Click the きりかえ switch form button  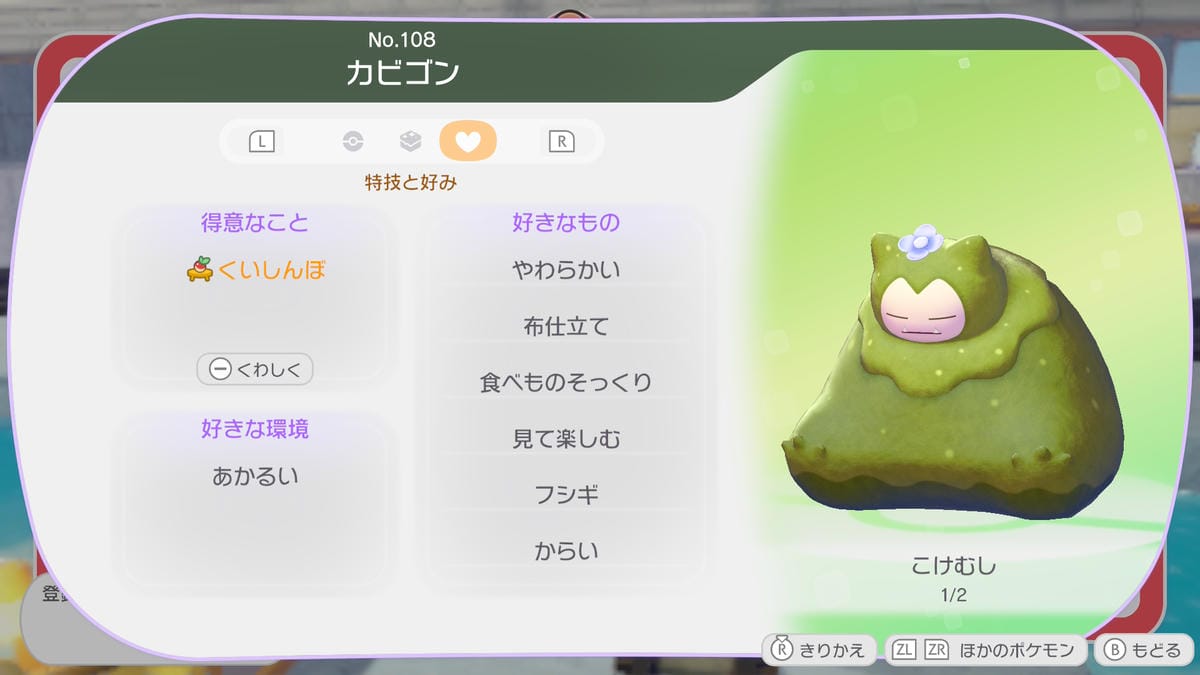pyautogui.click(x=820, y=650)
